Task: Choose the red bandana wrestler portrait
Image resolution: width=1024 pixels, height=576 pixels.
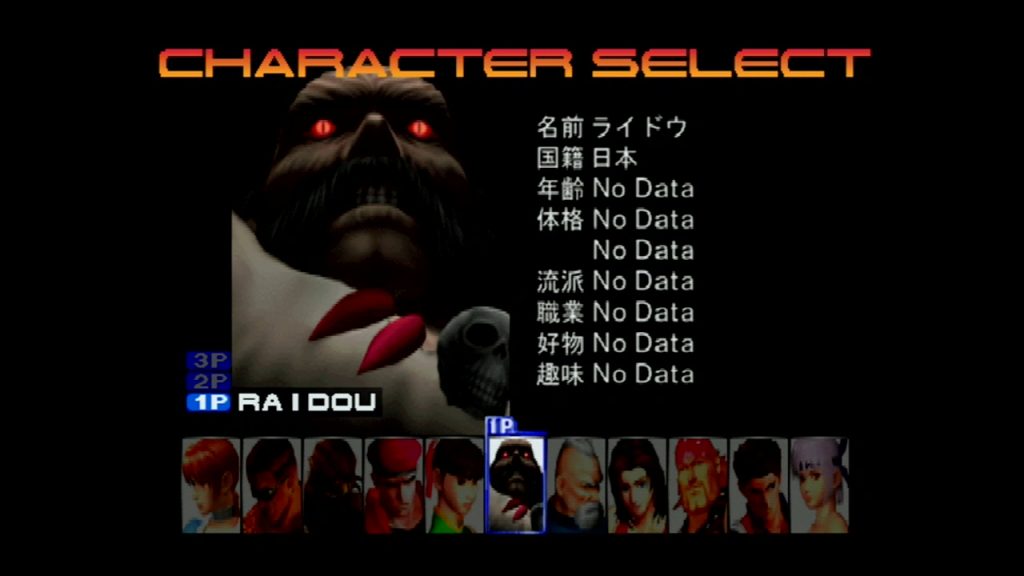Action: (698, 485)
